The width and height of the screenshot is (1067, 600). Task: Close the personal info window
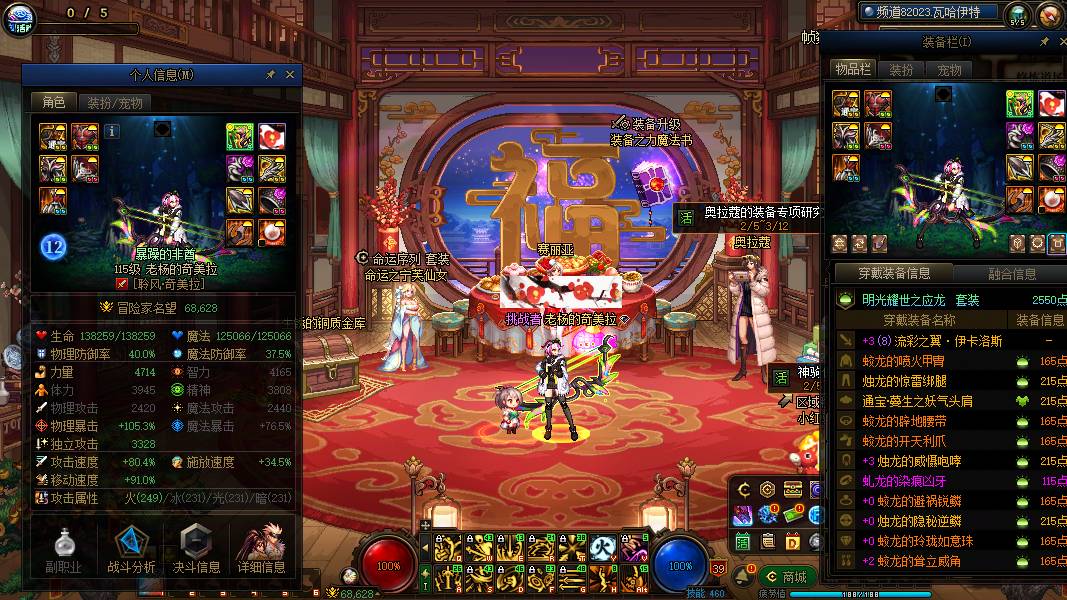point(290,75)
